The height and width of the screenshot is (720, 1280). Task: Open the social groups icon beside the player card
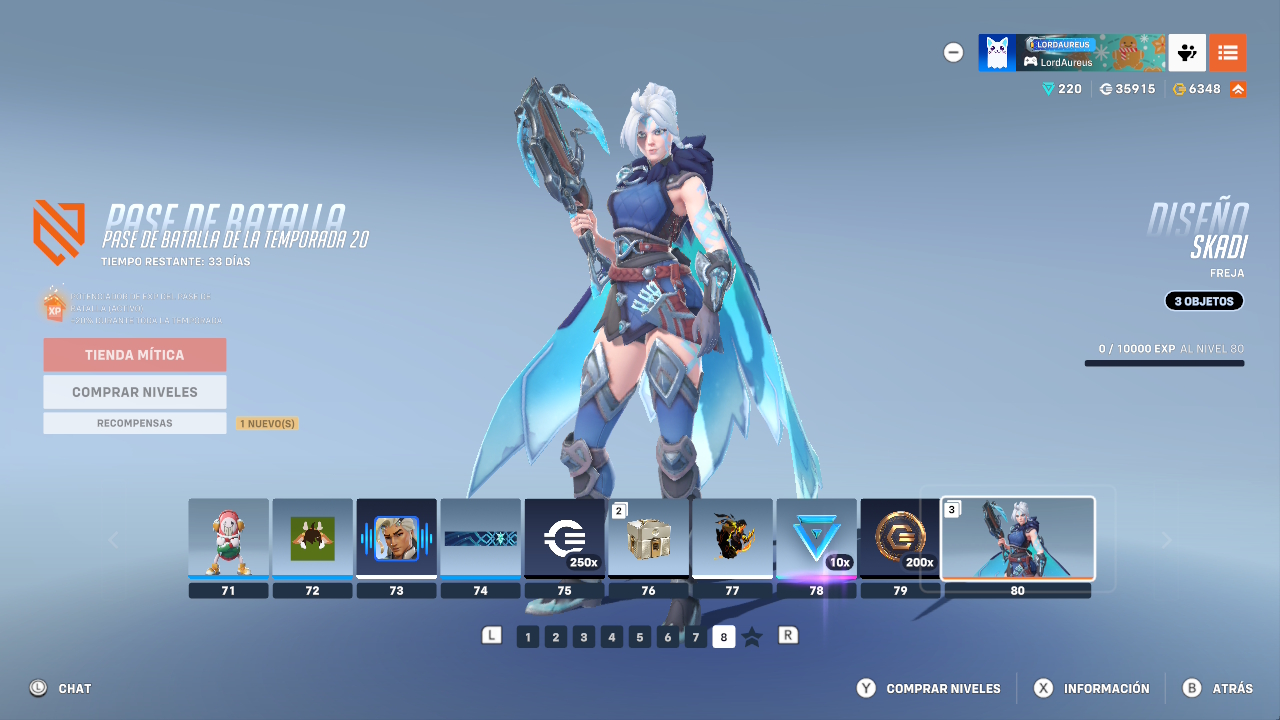point(1186,52)
